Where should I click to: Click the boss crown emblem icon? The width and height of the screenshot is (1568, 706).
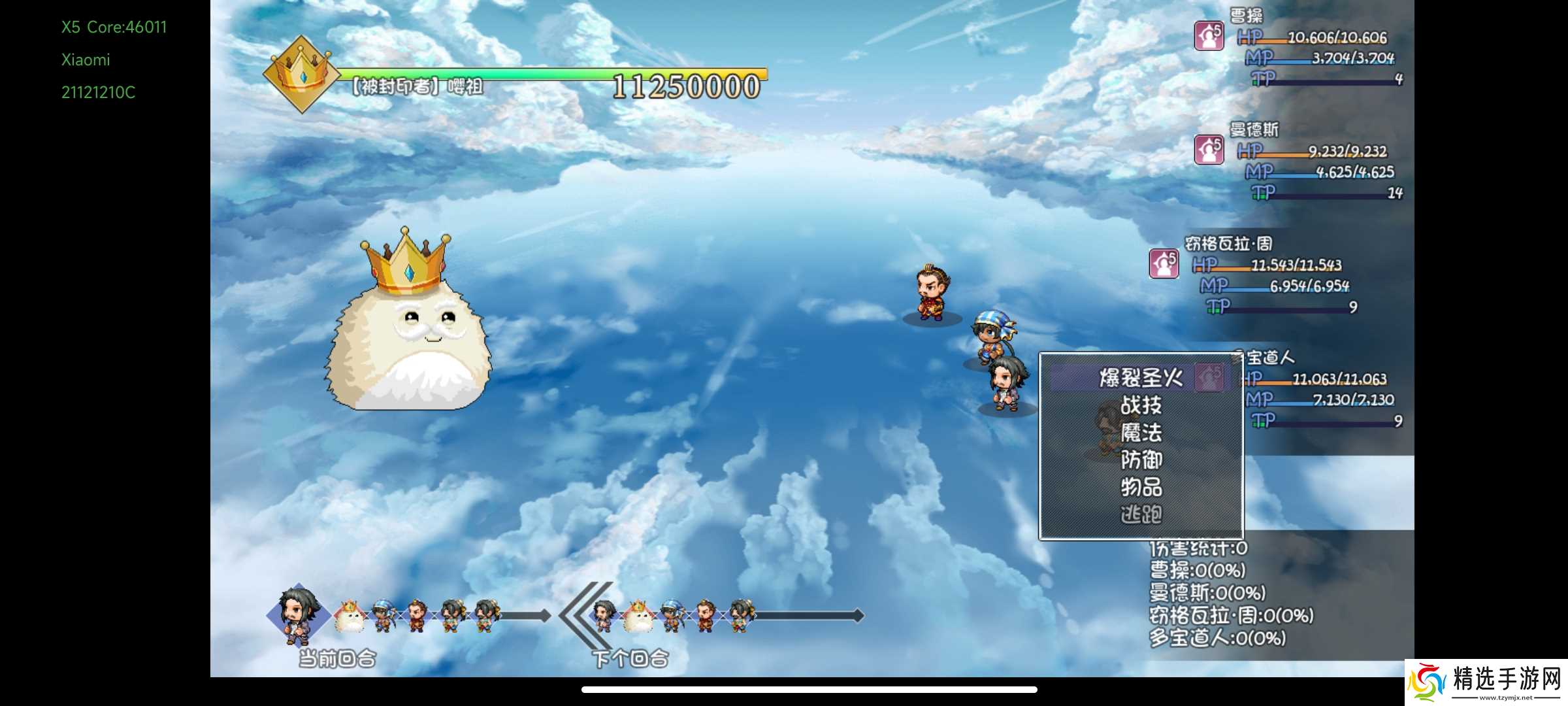(301, 74)
